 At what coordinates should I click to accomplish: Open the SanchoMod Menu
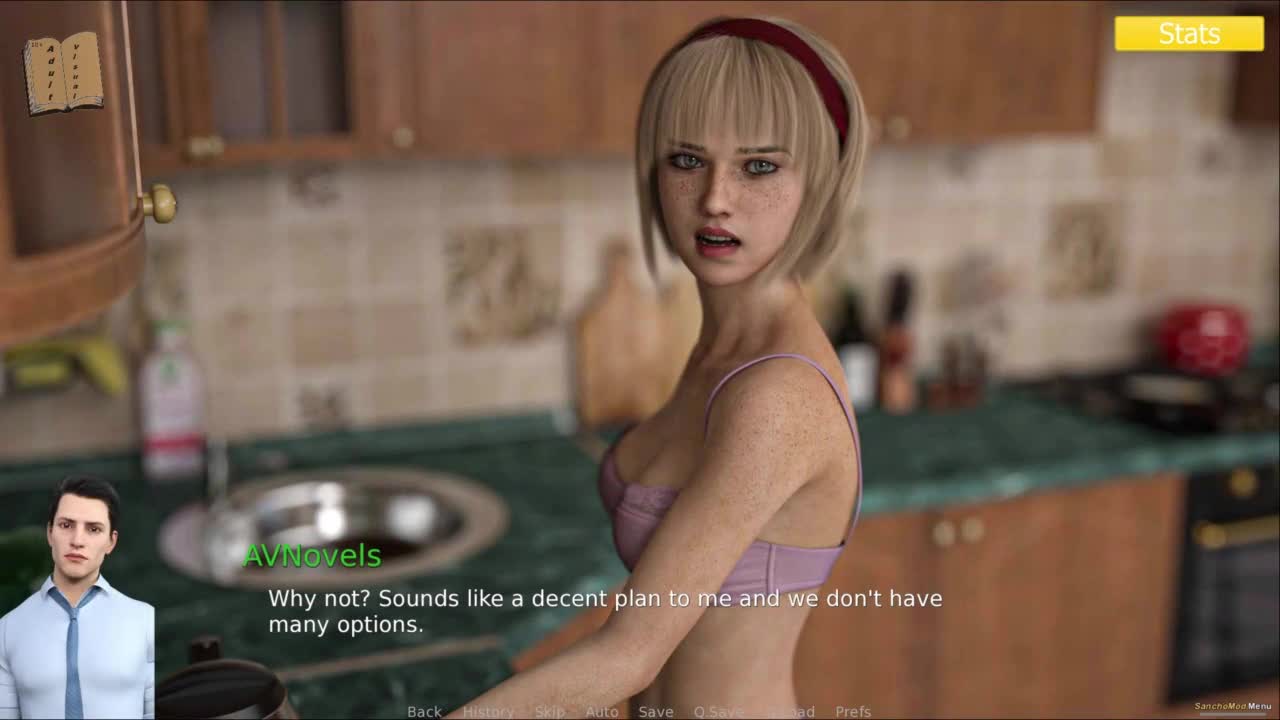click(1232, 707)
